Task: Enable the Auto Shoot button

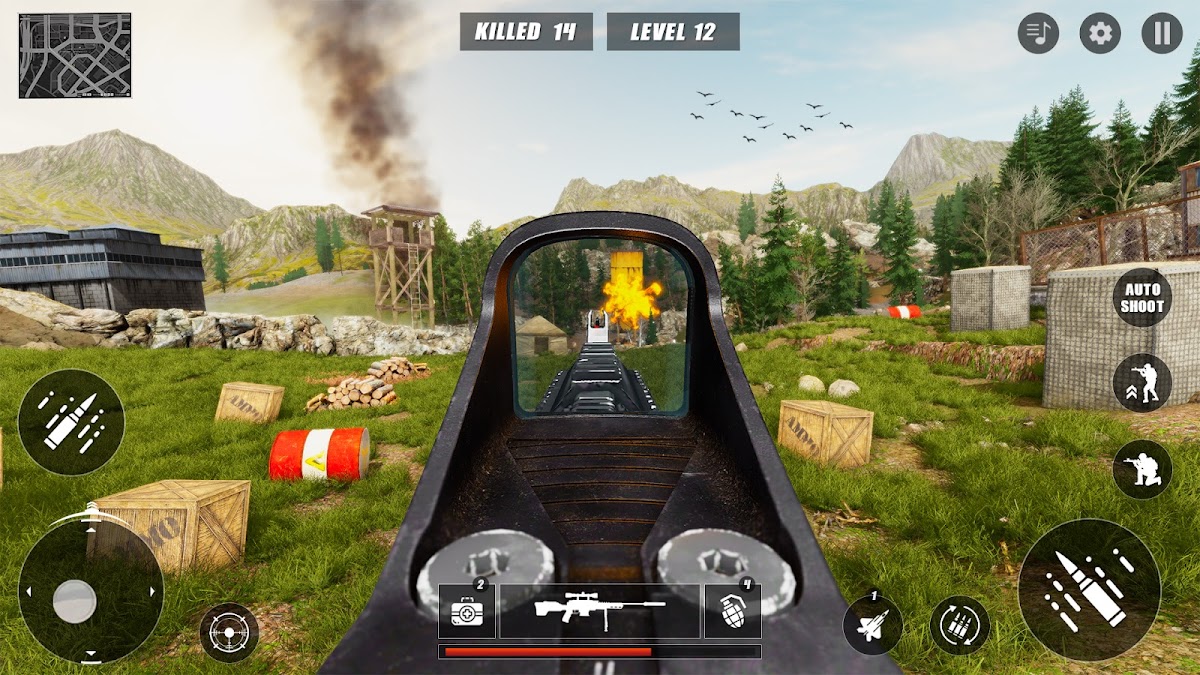Action: coord(1142,297)
